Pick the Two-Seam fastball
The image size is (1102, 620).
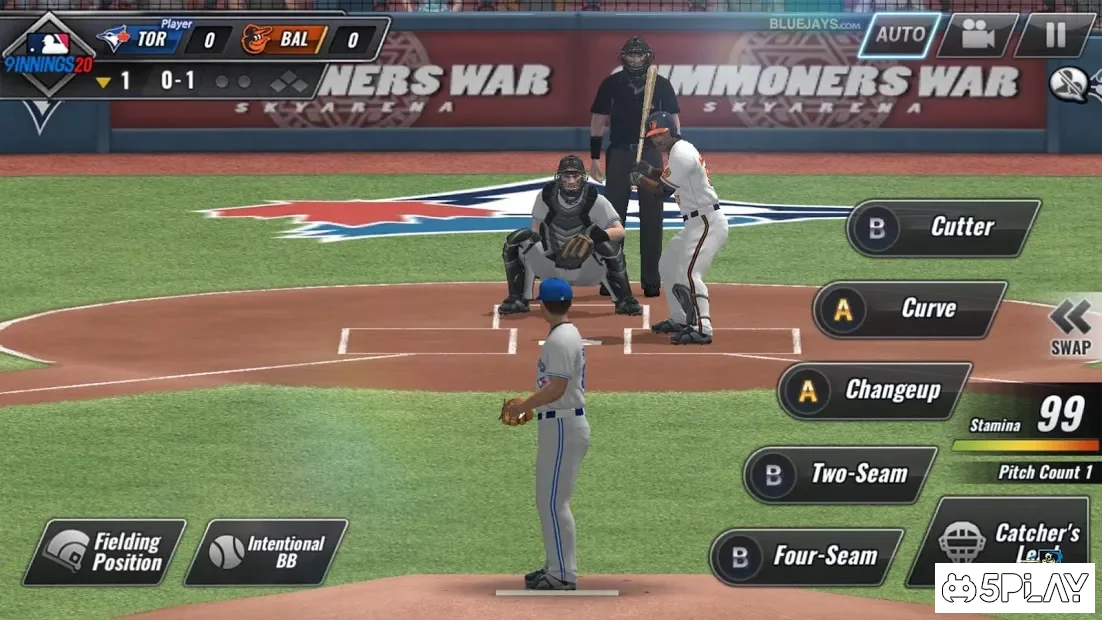point(840,474)
